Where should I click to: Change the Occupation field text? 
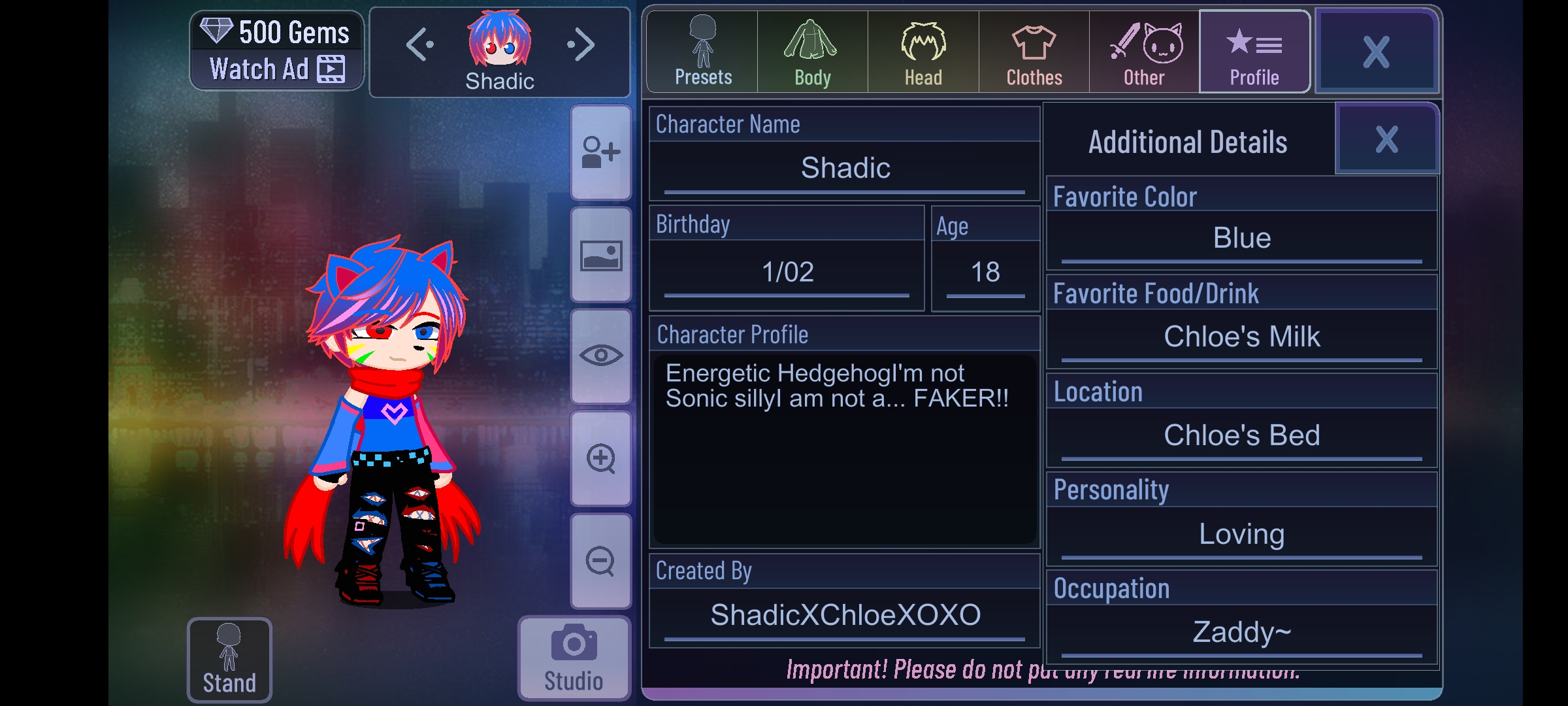pyautogui.click(x=1241, y=633)
